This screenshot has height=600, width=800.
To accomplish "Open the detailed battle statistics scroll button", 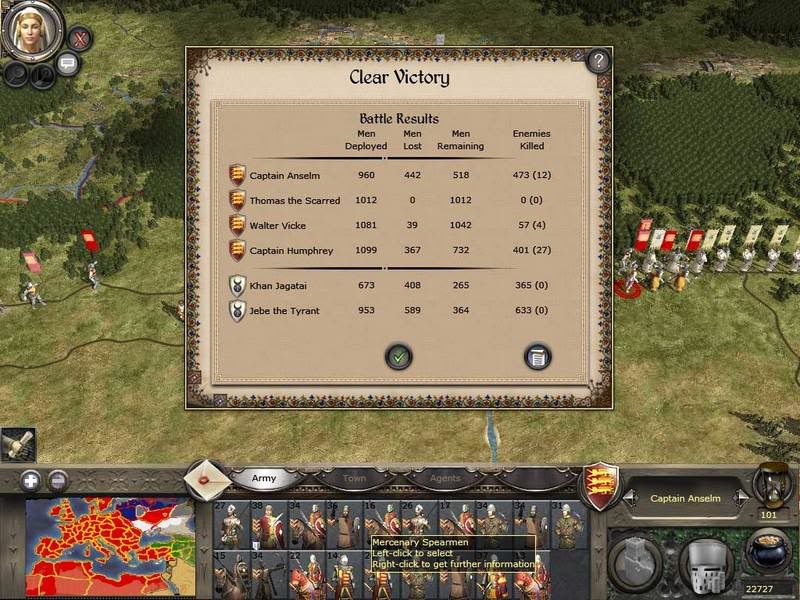I will (537, 355).
